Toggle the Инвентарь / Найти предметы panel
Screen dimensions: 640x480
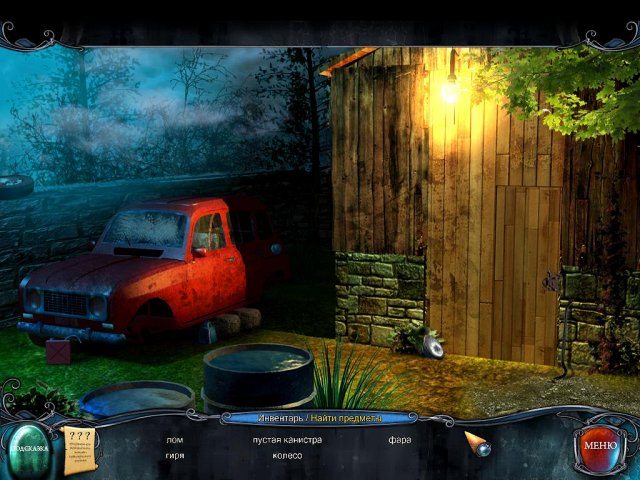[x=319, y=416]
